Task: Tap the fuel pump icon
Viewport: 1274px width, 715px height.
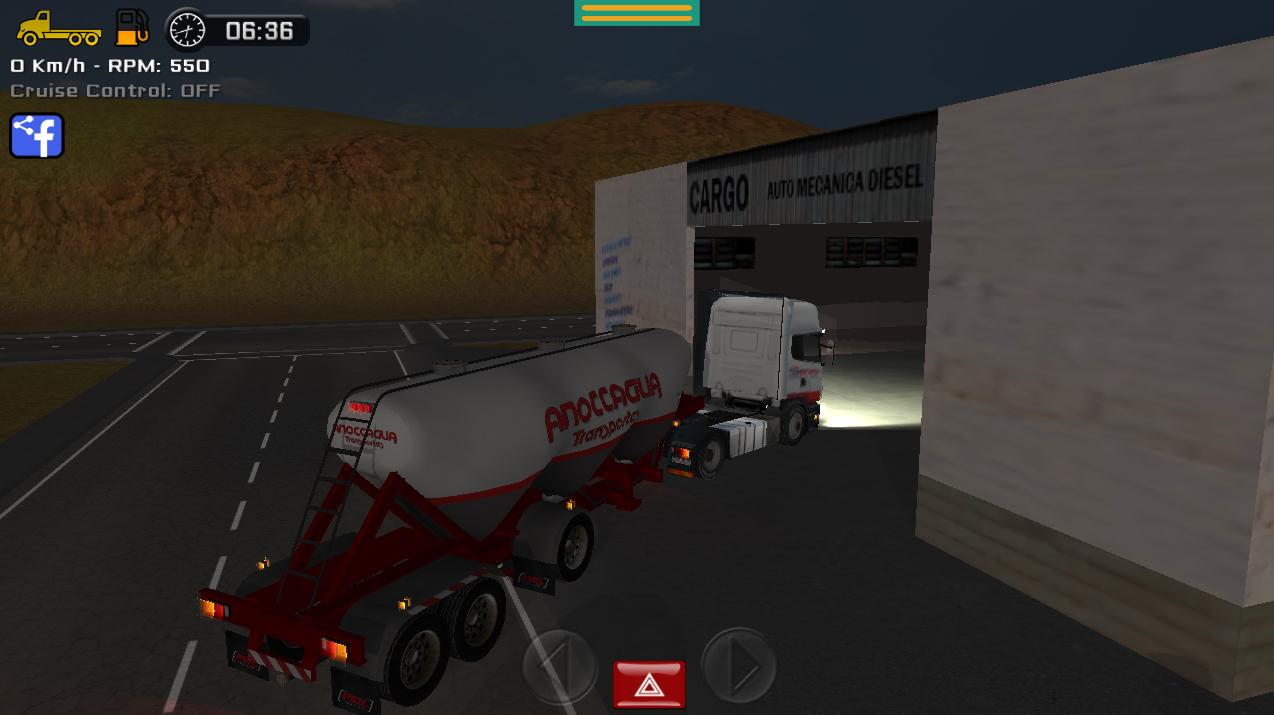Action: (x=132, y=27)
